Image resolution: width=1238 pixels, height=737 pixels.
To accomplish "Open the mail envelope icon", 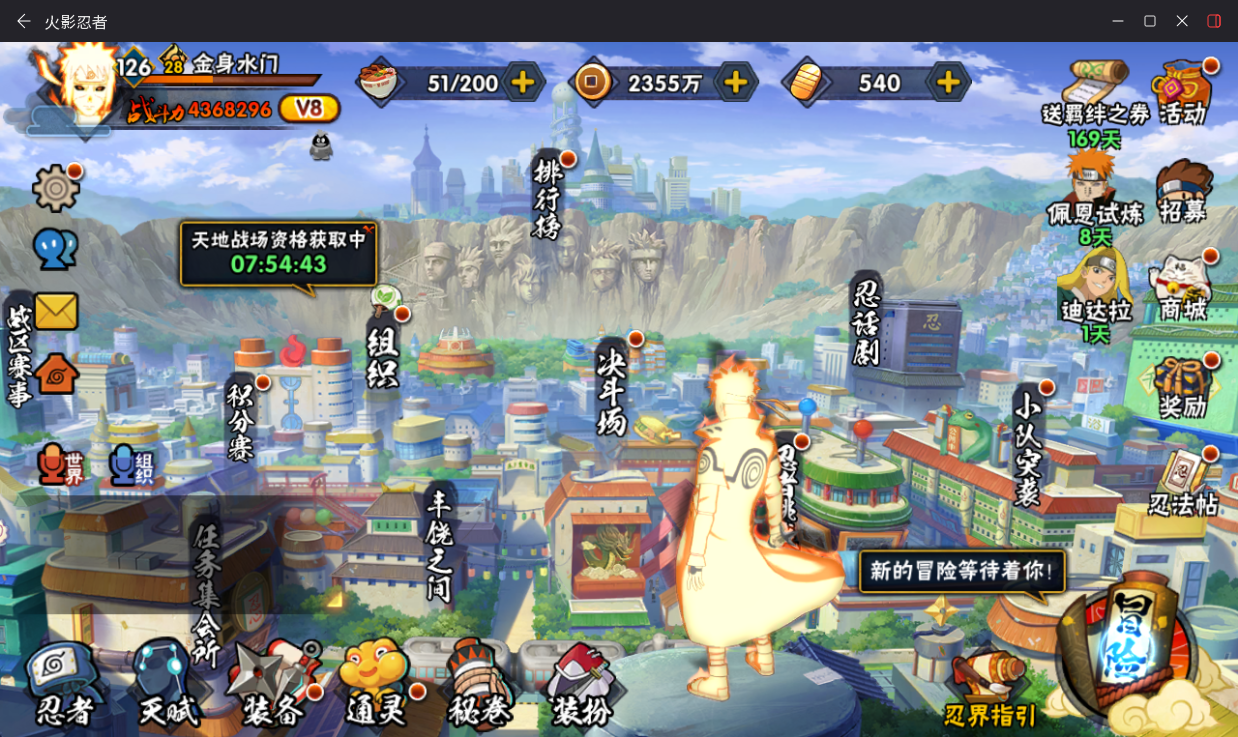I will 56,311.
